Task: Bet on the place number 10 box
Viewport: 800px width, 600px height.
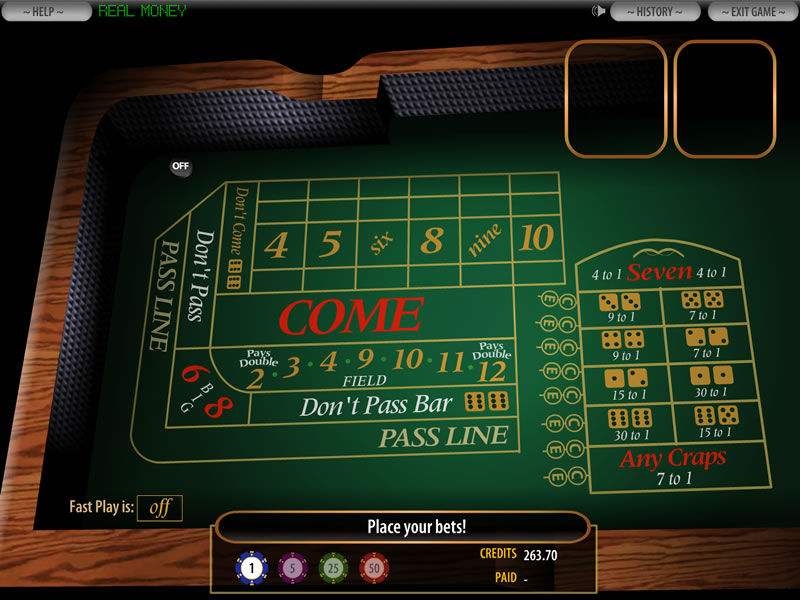Action: (x=536, y=239)
